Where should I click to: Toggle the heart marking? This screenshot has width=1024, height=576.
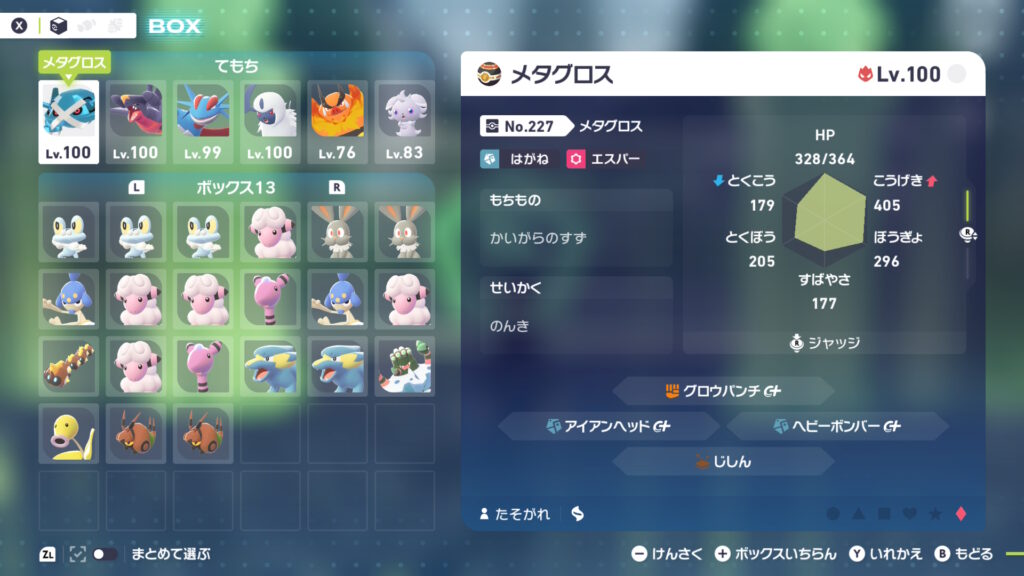click(909, 514)
